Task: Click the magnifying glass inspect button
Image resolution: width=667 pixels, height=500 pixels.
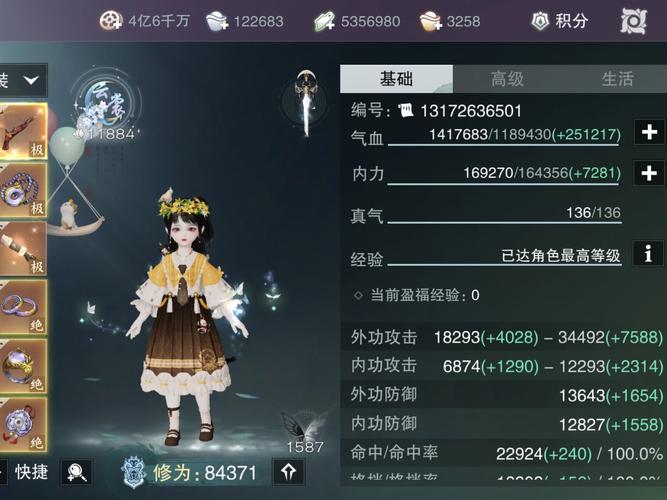Action: point(75,472)
